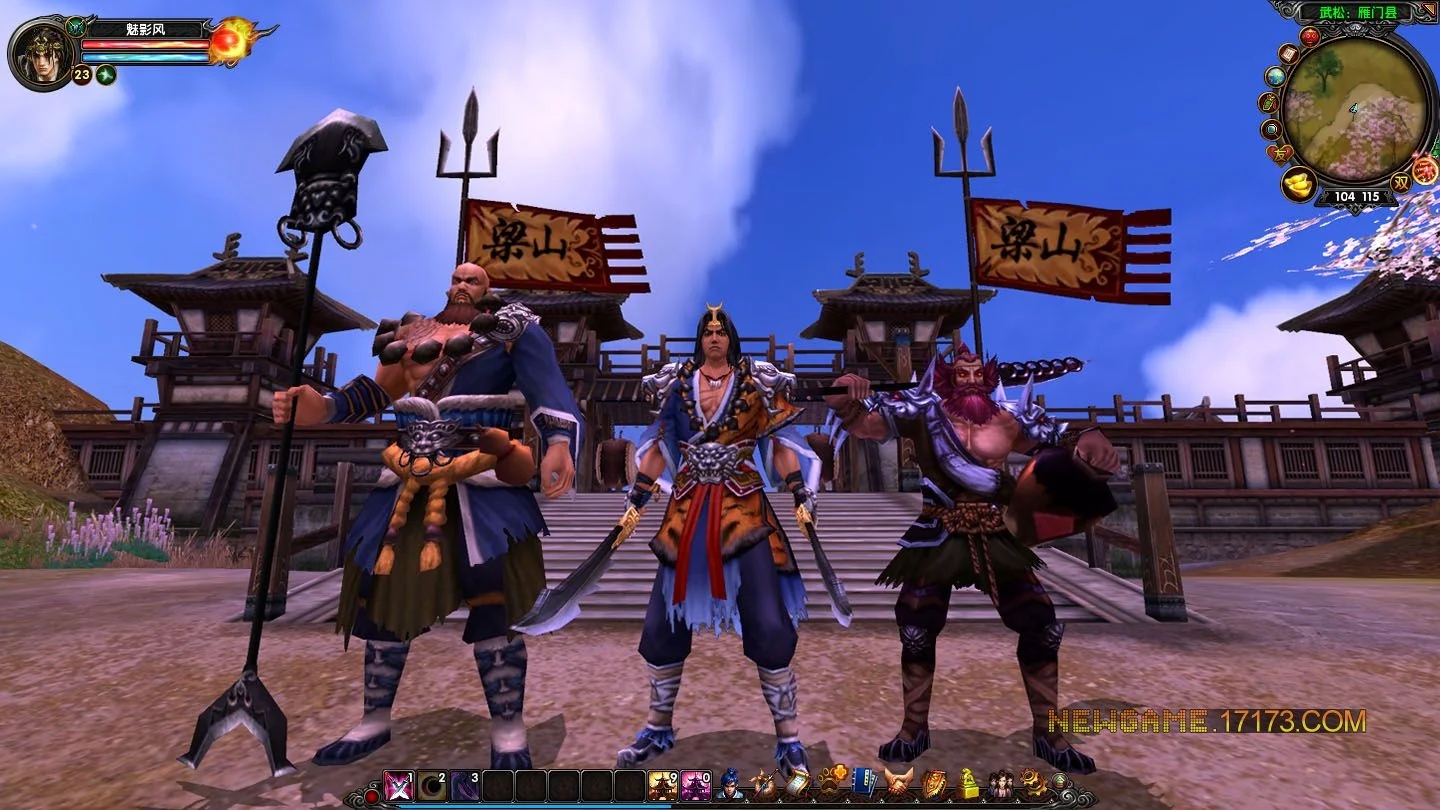
Task: Open the settings gear icon on the bottom bar
Action: pos(1031,785)
